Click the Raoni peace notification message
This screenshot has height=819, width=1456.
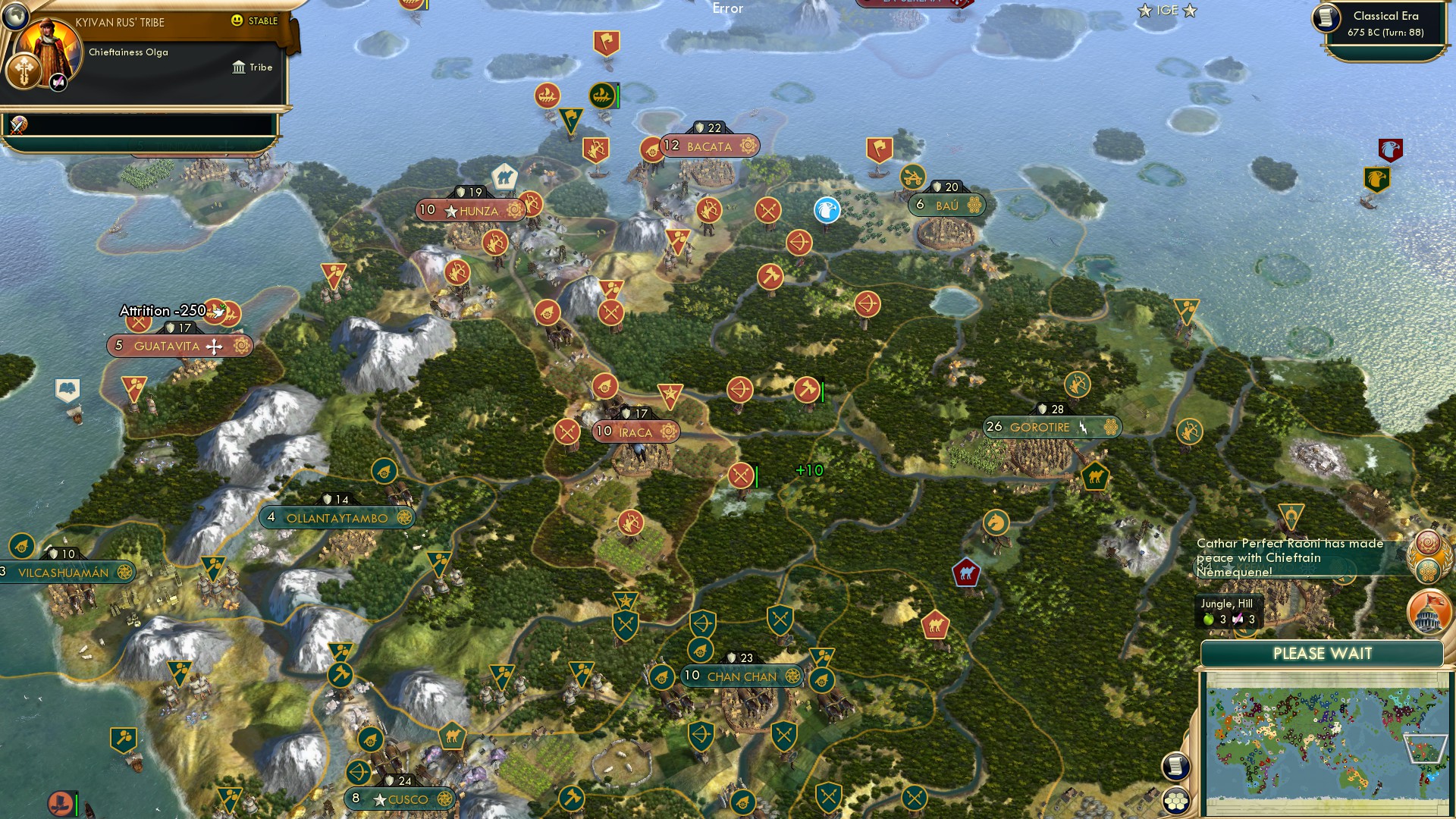(1289, 557)
